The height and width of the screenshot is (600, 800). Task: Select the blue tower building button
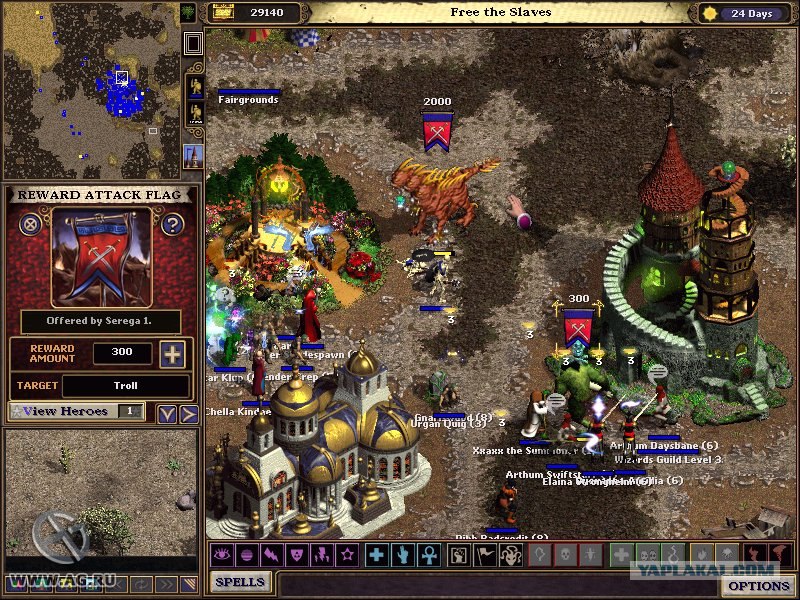click(194, 157)
